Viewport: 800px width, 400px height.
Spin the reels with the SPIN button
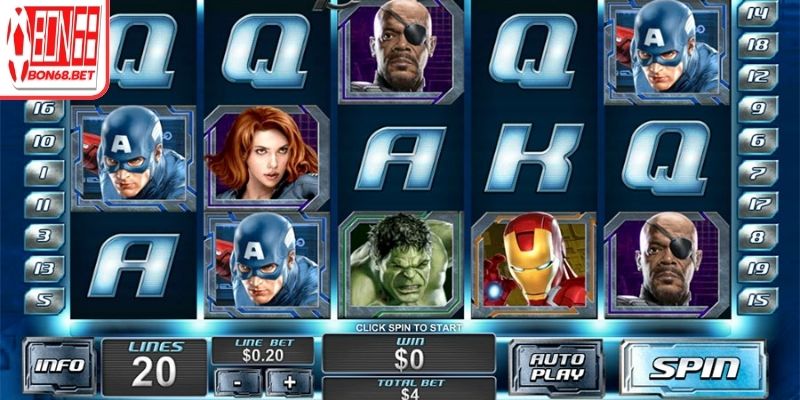(x=696, y=367)
